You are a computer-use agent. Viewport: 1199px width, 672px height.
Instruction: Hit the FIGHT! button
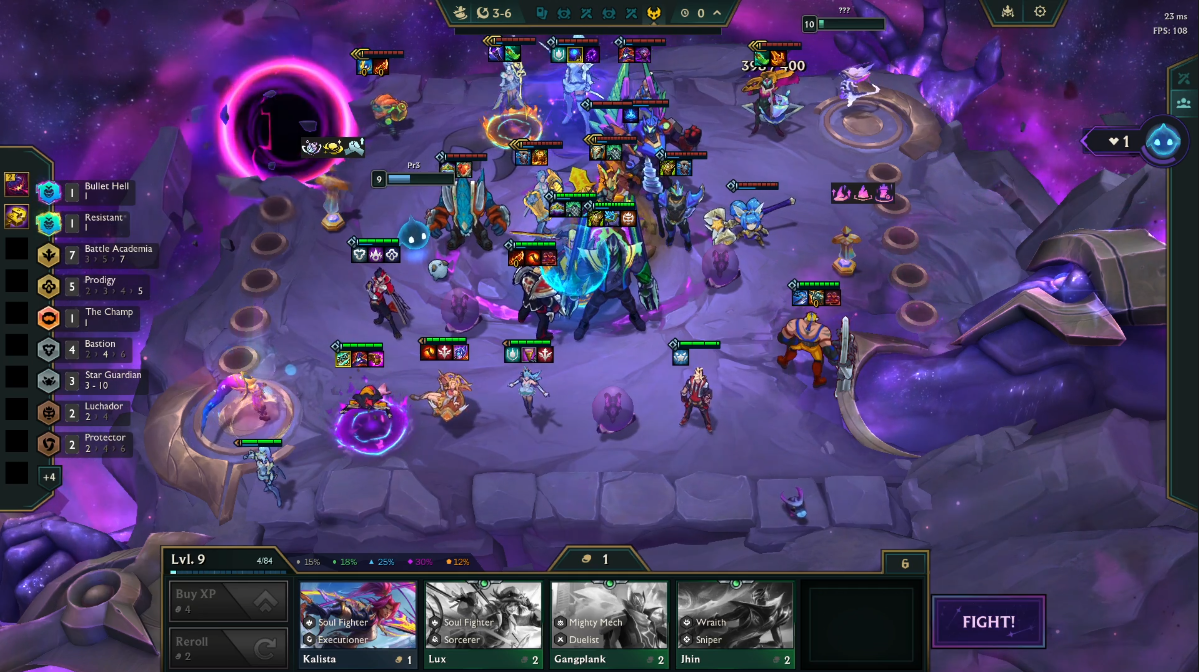[989, 622]
